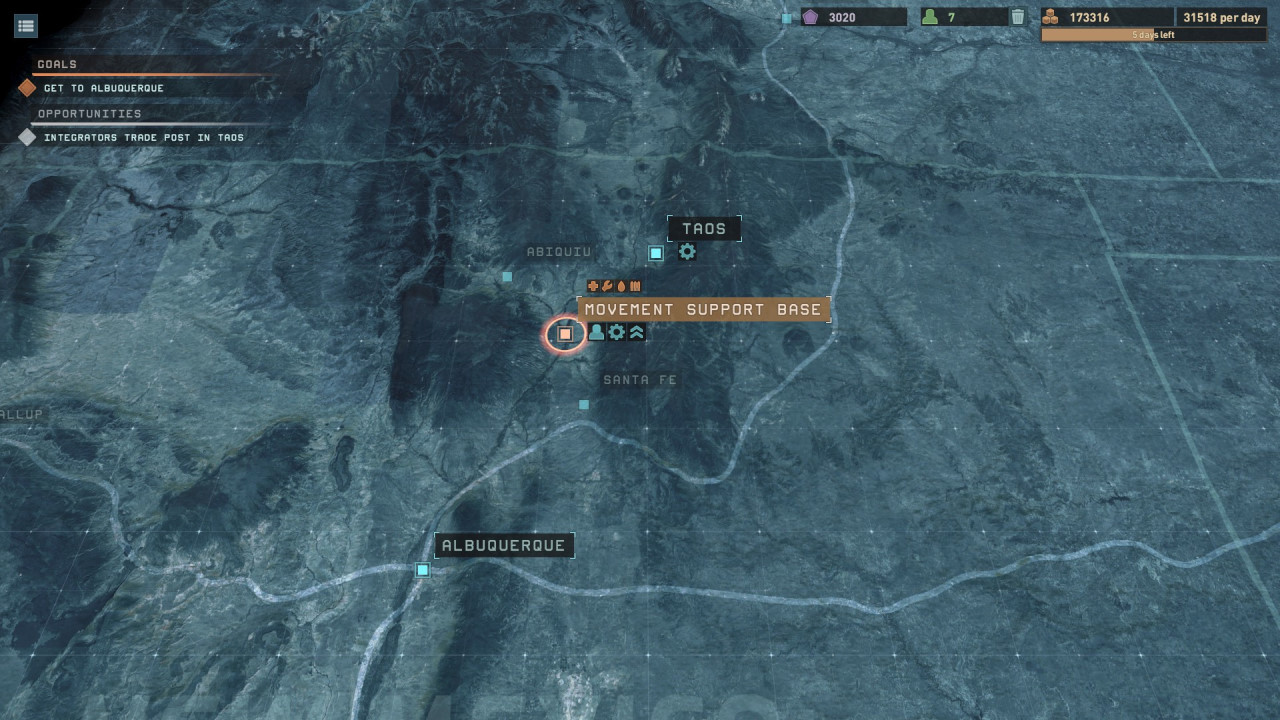Select the Abiquiu map marker square
This screenshot has height=720, width=1280.
(x=507, y=277)
